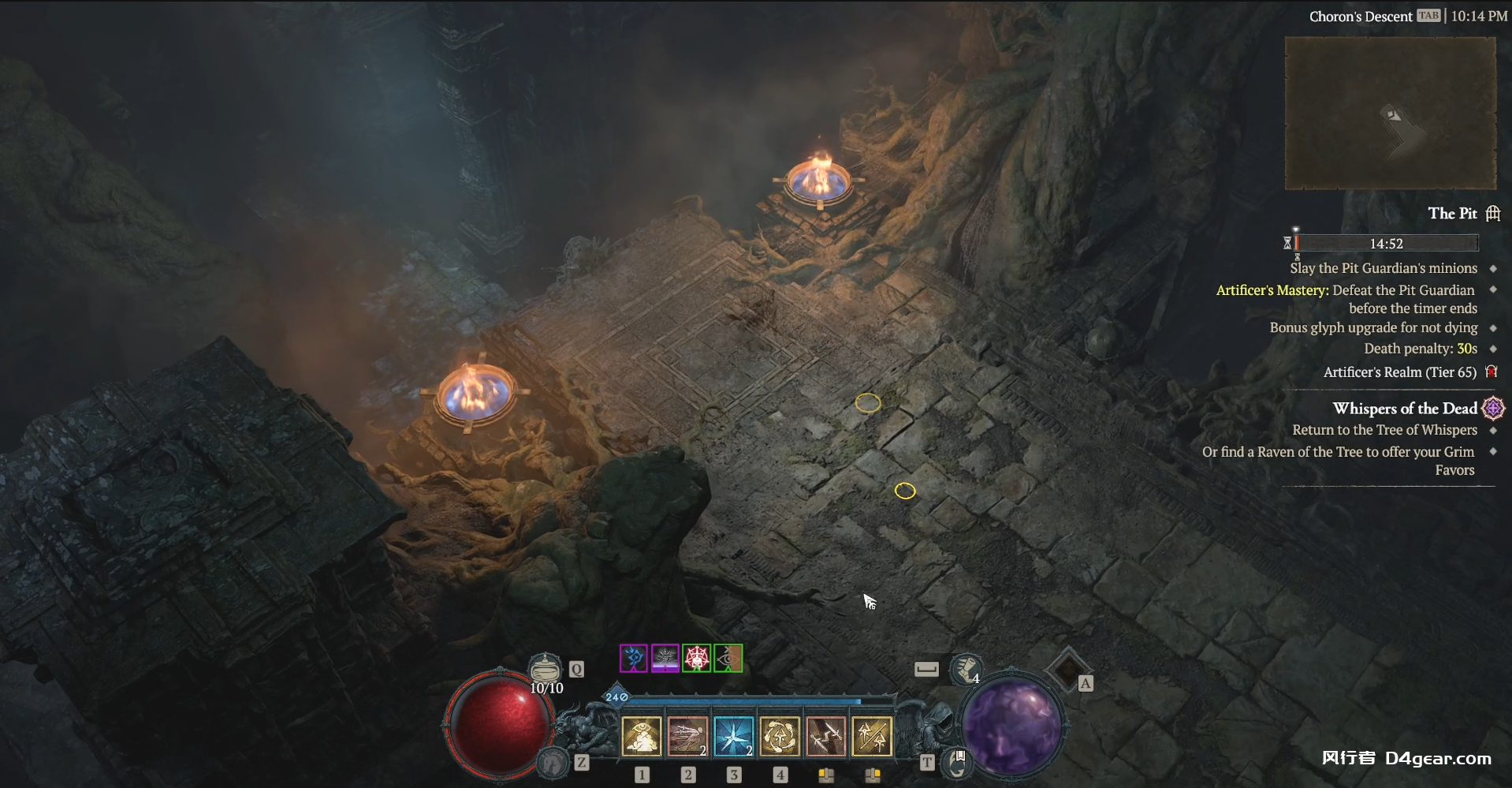
Task: Trigger the swirling blades circle skill
Action: pos(780,737)
